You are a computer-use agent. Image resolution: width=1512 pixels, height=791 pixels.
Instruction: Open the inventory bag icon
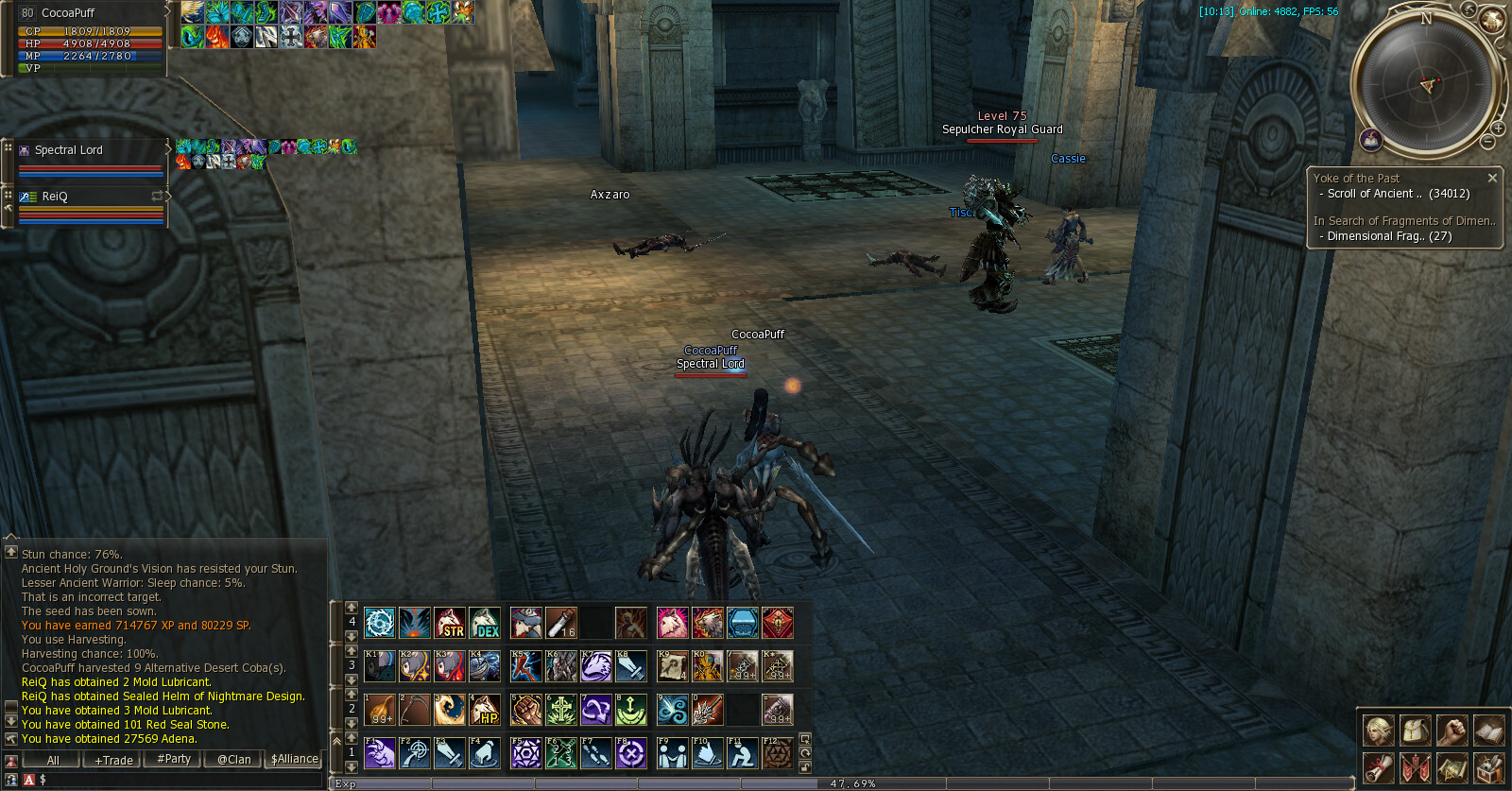tap(1415, 731)
